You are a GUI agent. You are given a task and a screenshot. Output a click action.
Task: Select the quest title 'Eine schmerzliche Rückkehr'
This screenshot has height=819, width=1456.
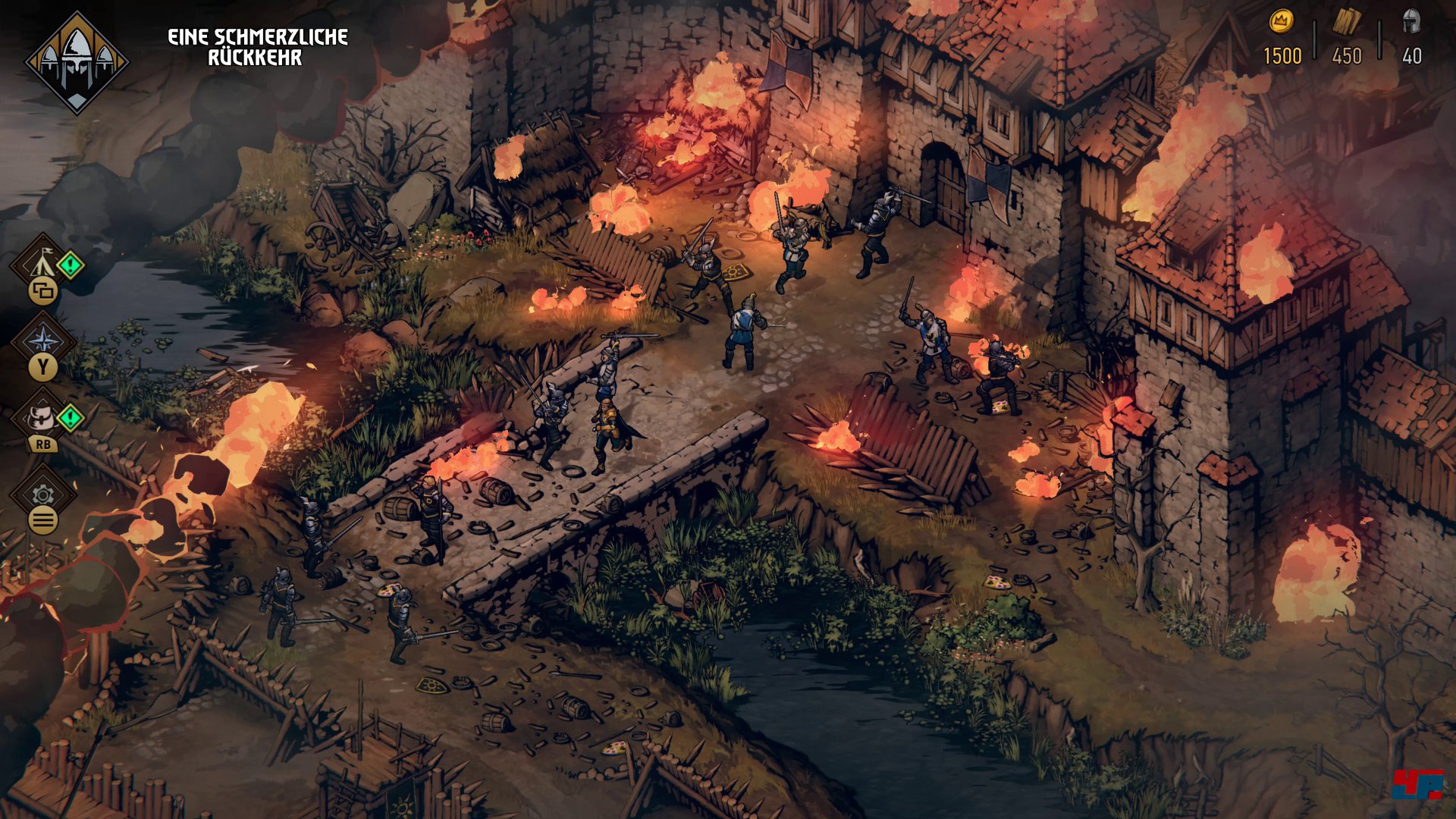257,47
